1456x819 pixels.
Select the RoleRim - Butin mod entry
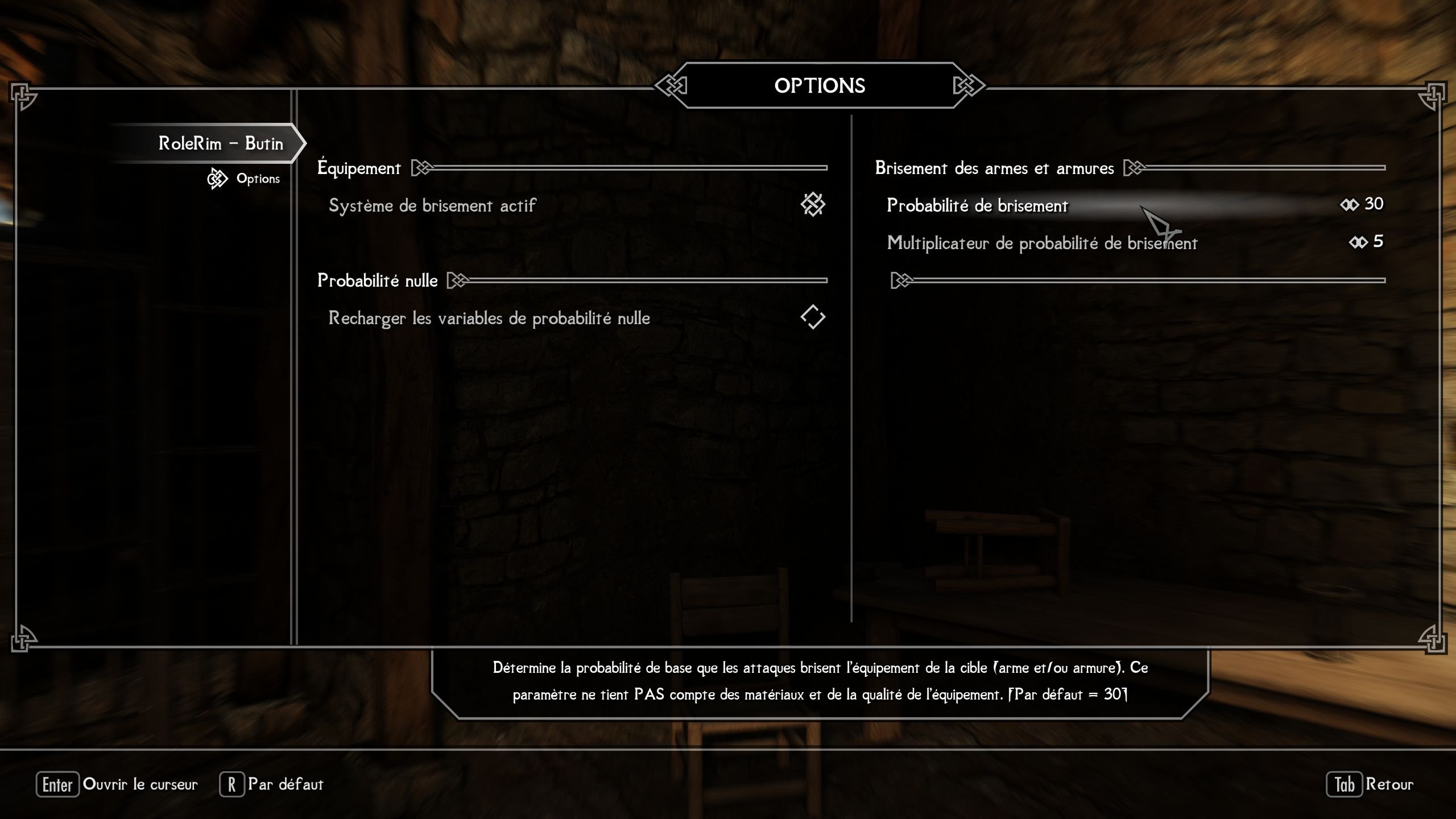coord(221,143)
